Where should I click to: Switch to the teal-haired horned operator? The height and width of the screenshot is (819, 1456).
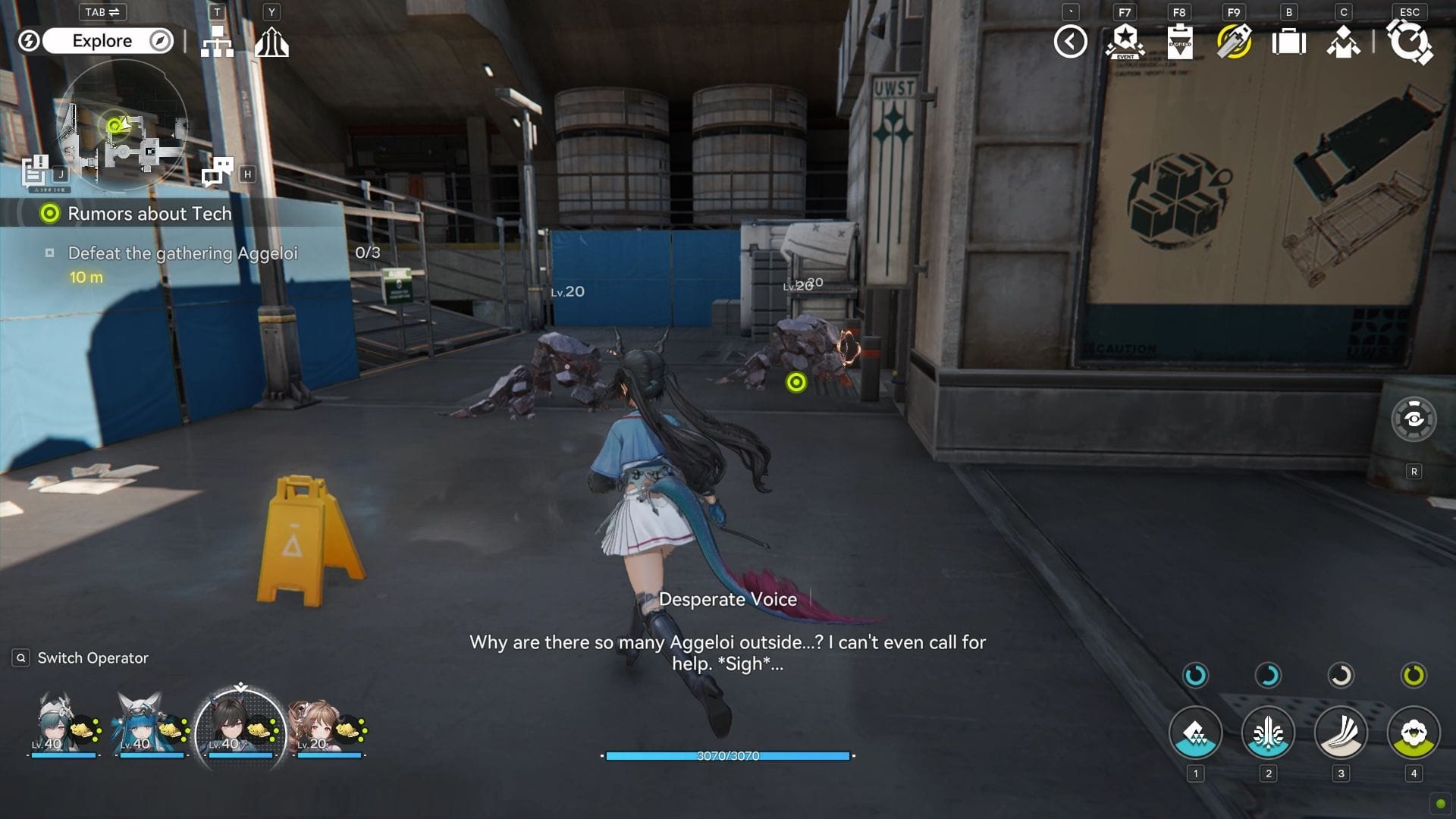(x=58, y=723)
